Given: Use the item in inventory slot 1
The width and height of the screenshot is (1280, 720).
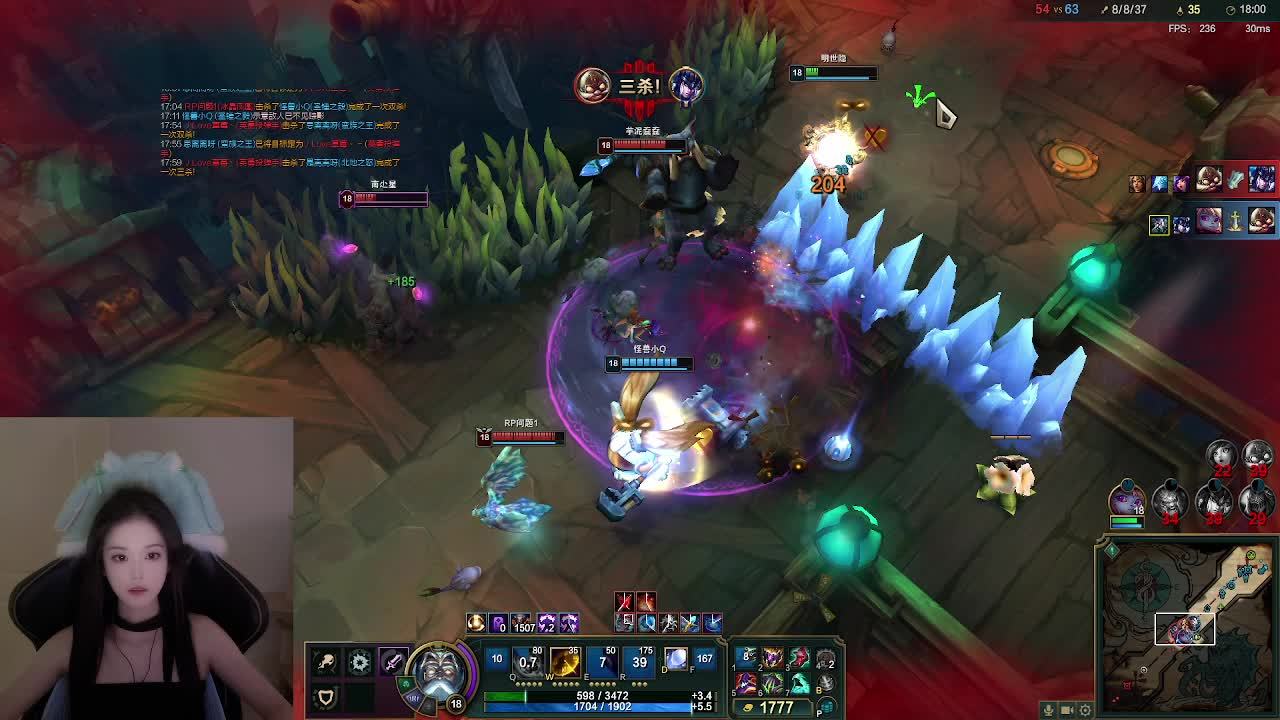Looking at the screenshot, I should pos(747,658).
